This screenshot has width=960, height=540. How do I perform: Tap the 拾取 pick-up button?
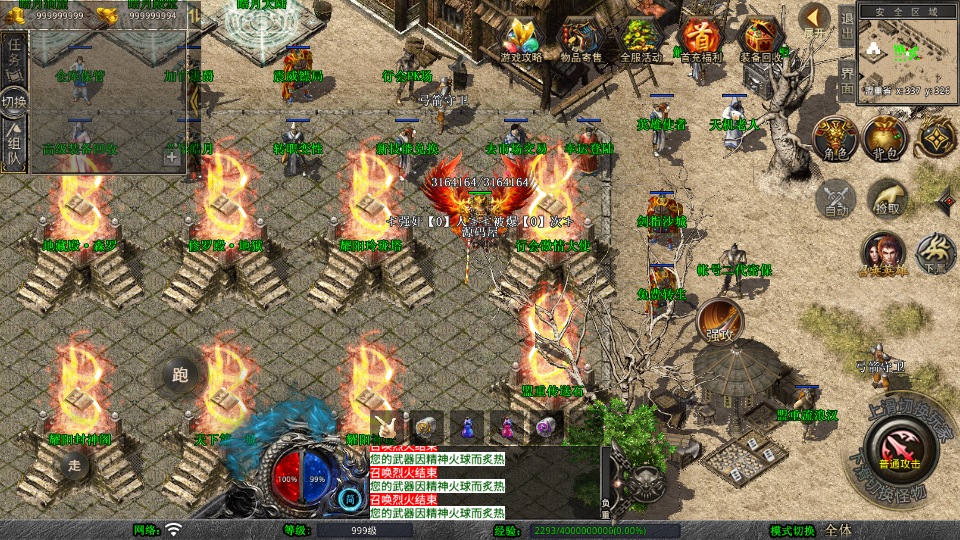point(886,198)
